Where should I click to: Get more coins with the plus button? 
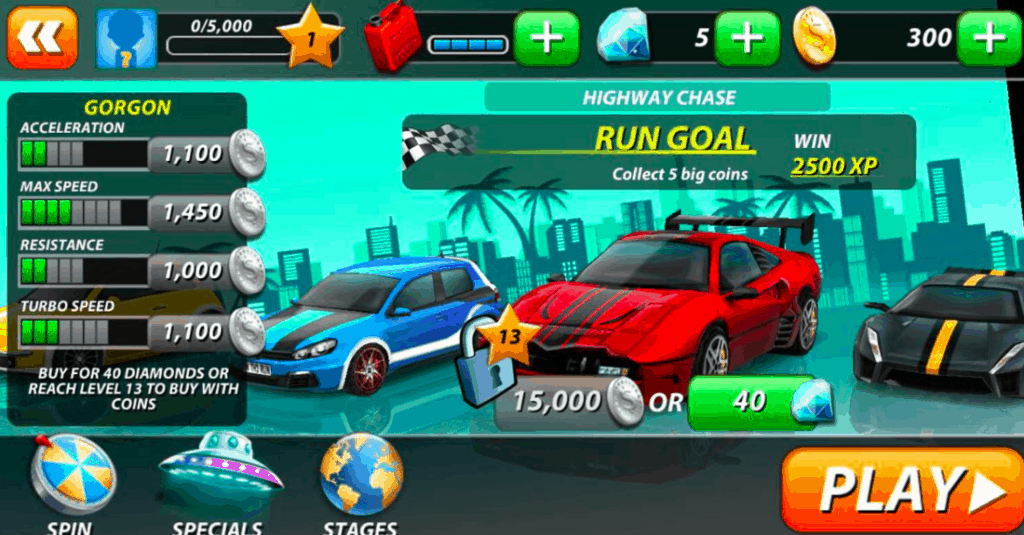[989, 39]
